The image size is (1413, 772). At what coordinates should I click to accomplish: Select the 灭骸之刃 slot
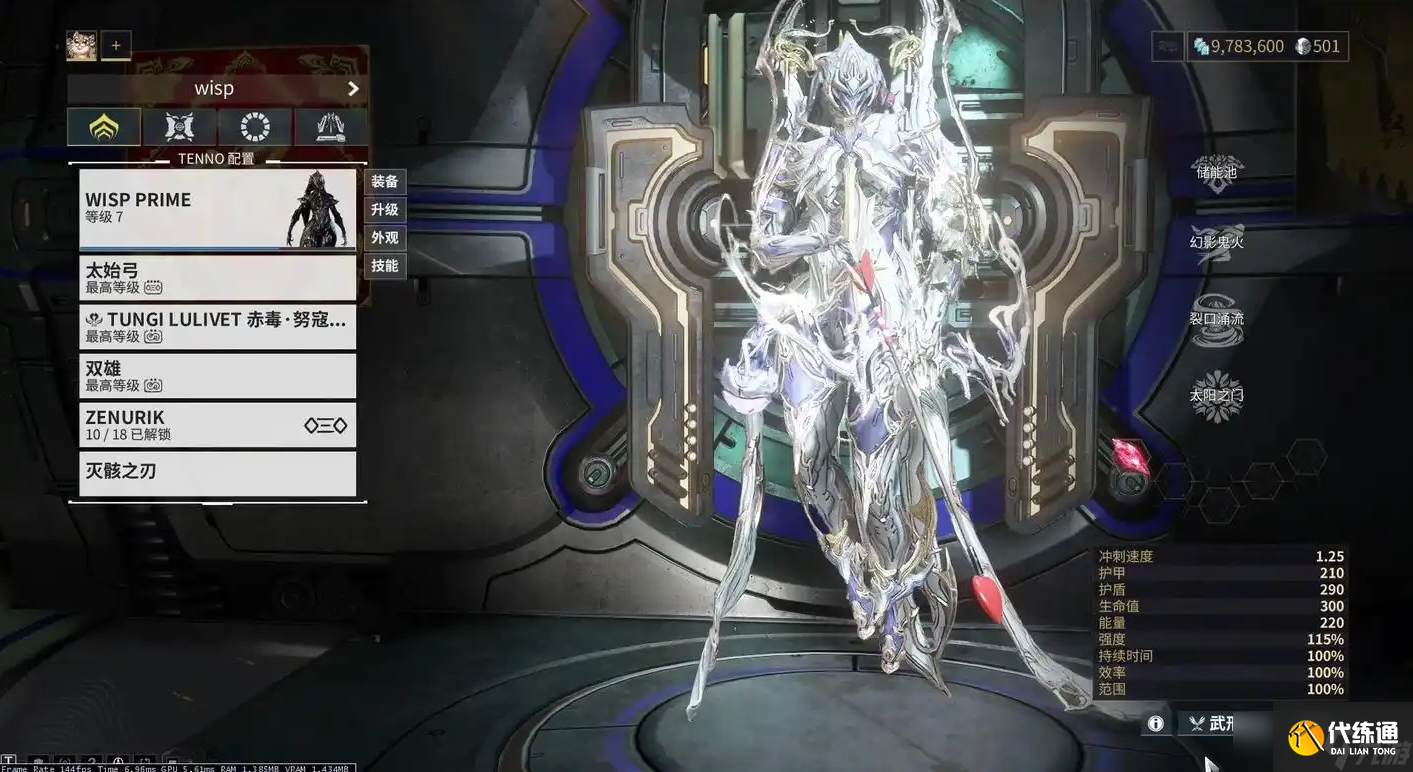217,473
